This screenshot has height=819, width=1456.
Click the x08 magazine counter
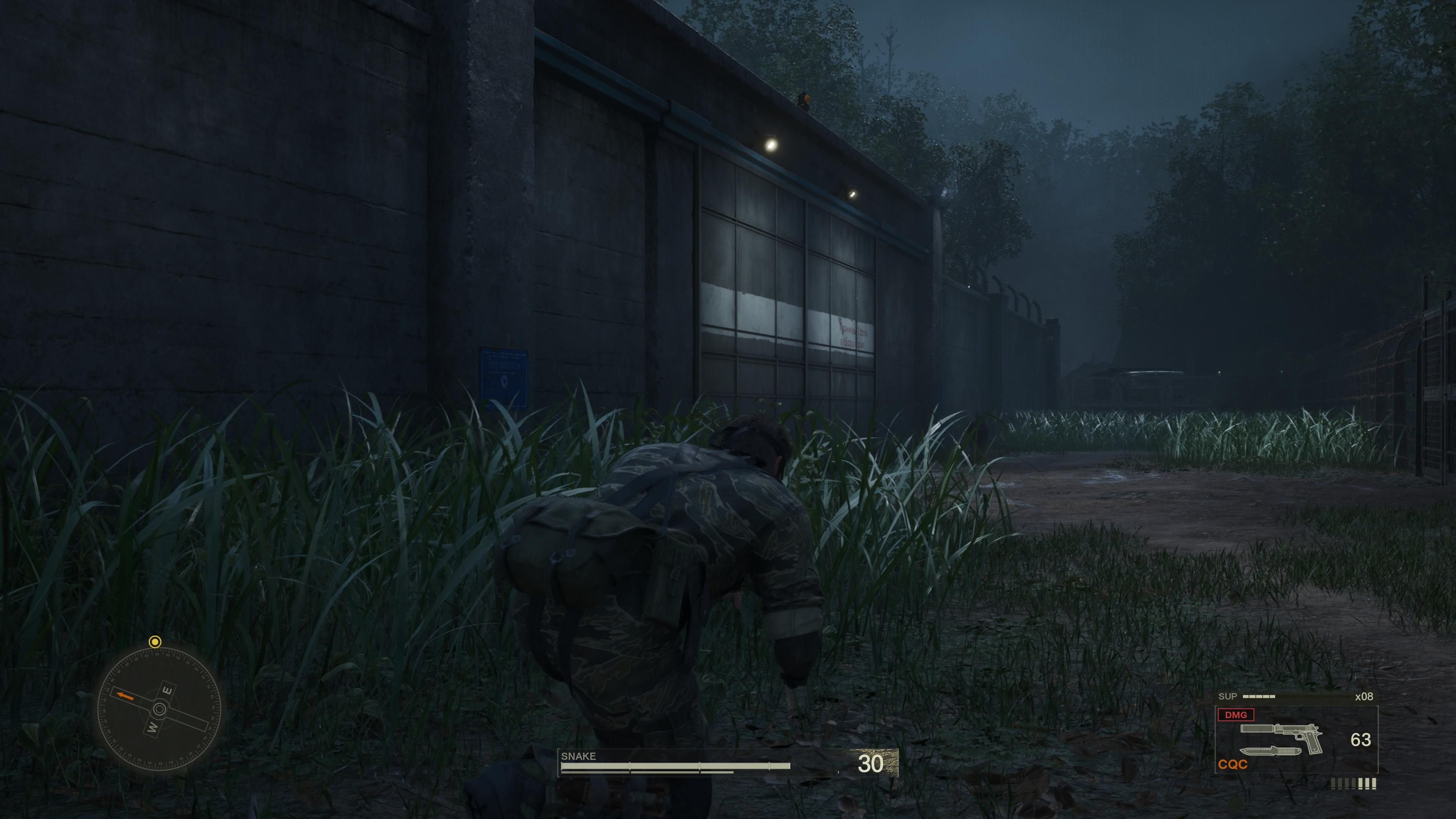click(x=1365, y=697)
